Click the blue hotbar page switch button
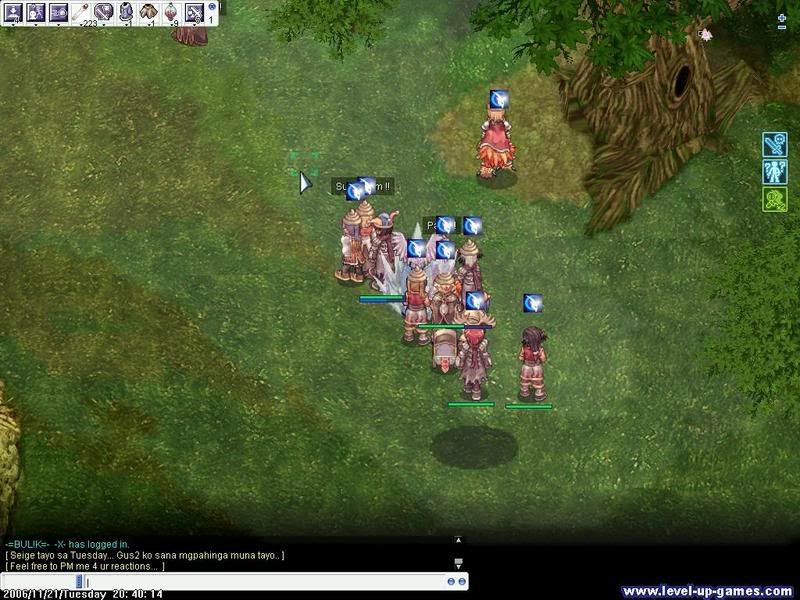The height and width of the screenshot is (600, 800). click(x=212, y=7)
